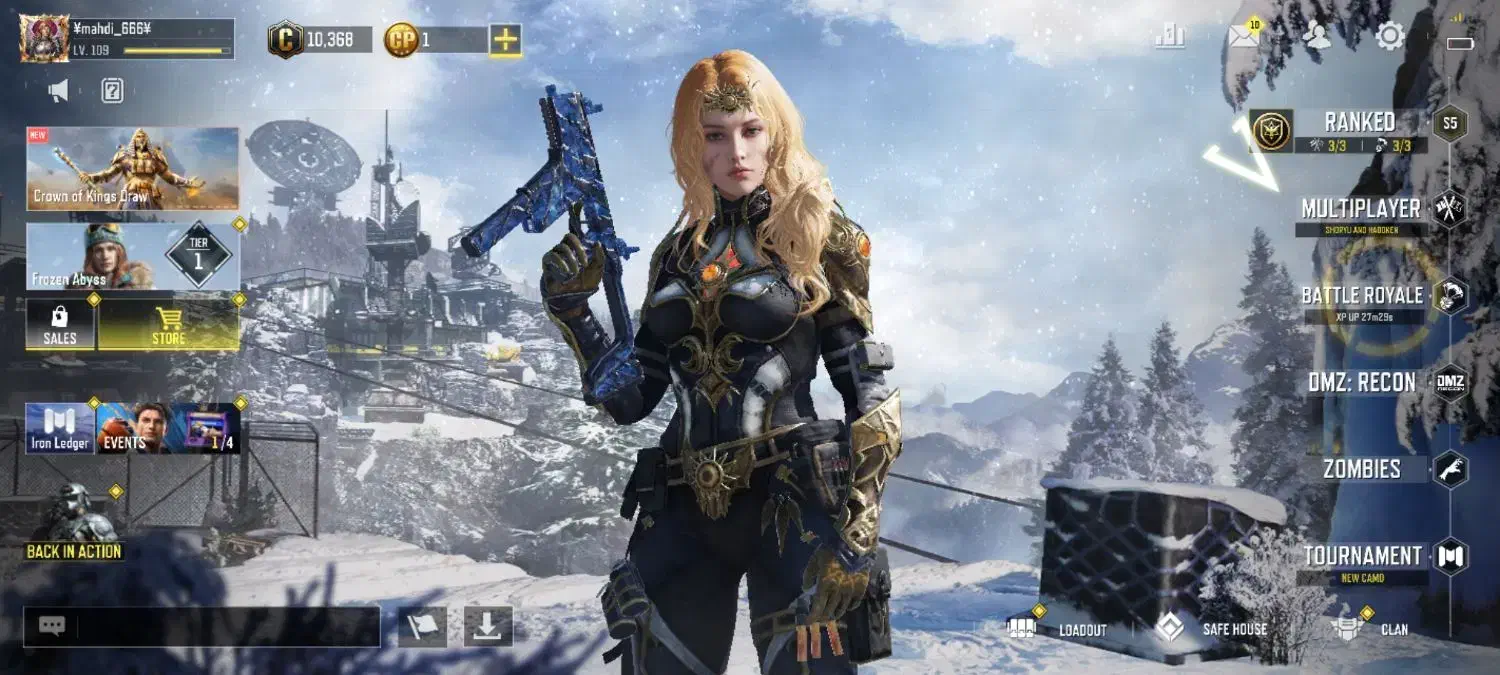Open the Ranked mode

pyautogui.click(x=1358, y=129)
